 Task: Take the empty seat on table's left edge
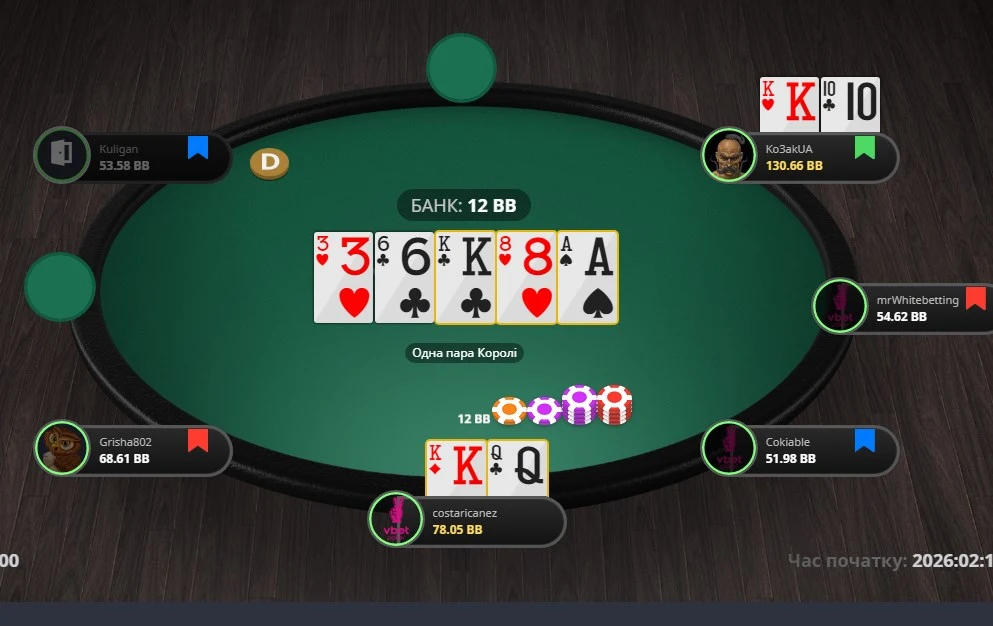[x=60, y=287]
